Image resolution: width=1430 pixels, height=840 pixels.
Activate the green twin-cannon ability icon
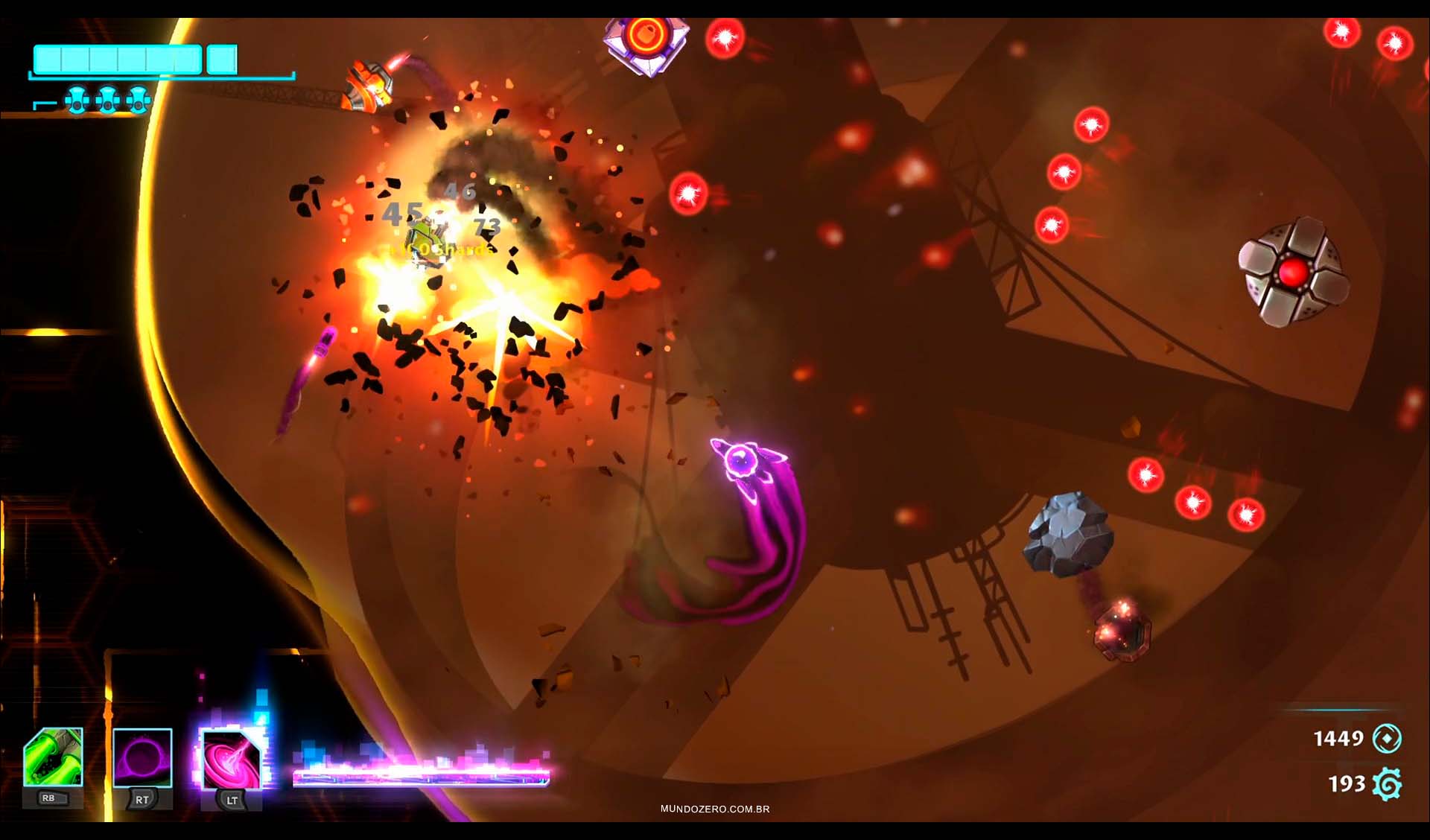click(x=53, y=758)
